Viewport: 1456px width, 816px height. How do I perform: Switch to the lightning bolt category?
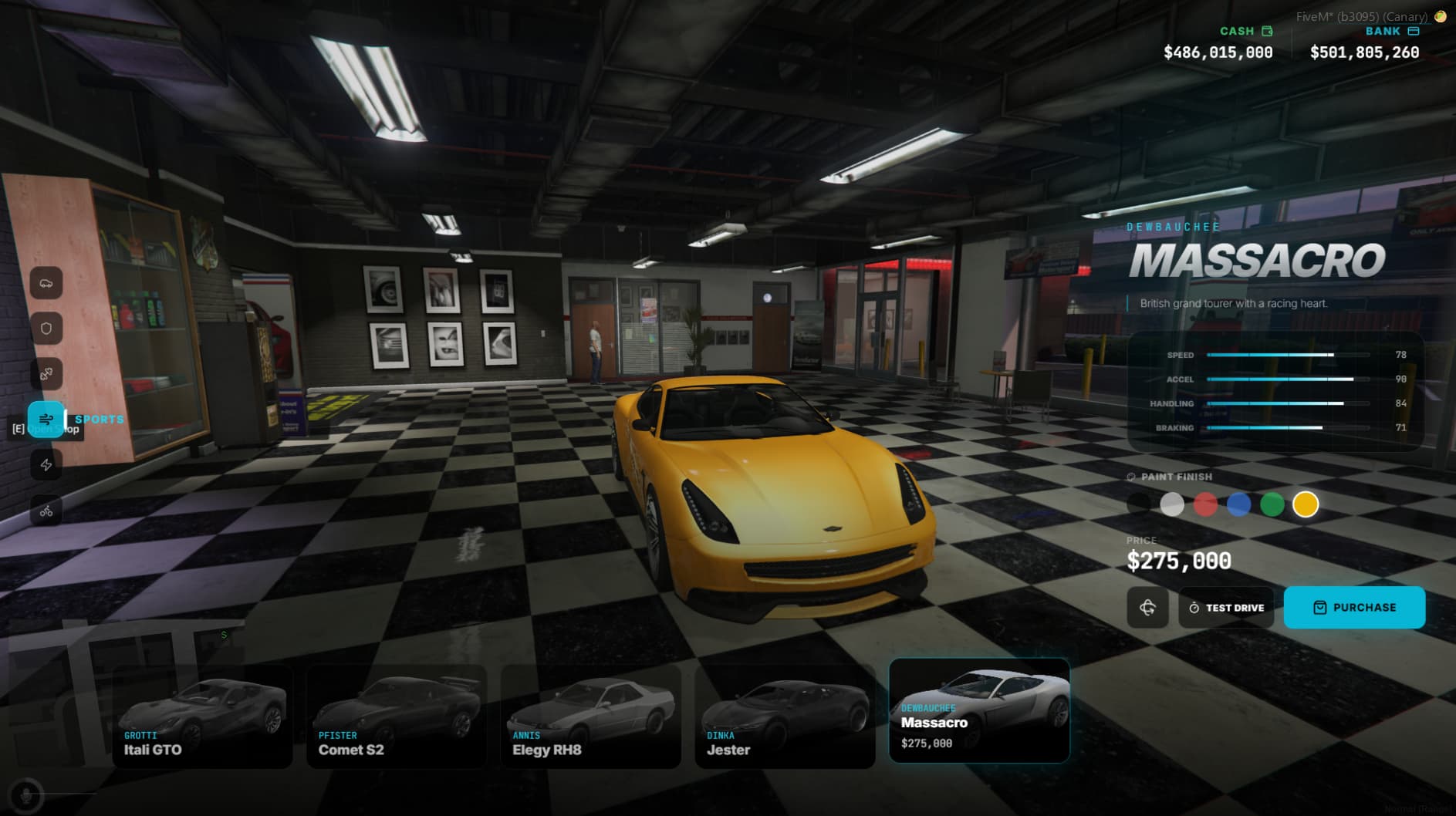[x=46, y=465]
